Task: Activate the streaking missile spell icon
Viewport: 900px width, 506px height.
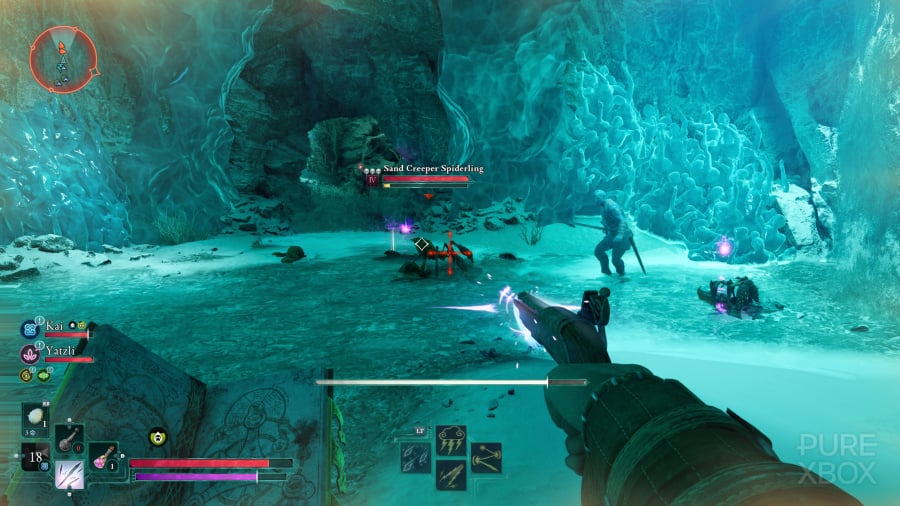Action: pyautogui.click(x=450, y=474)
